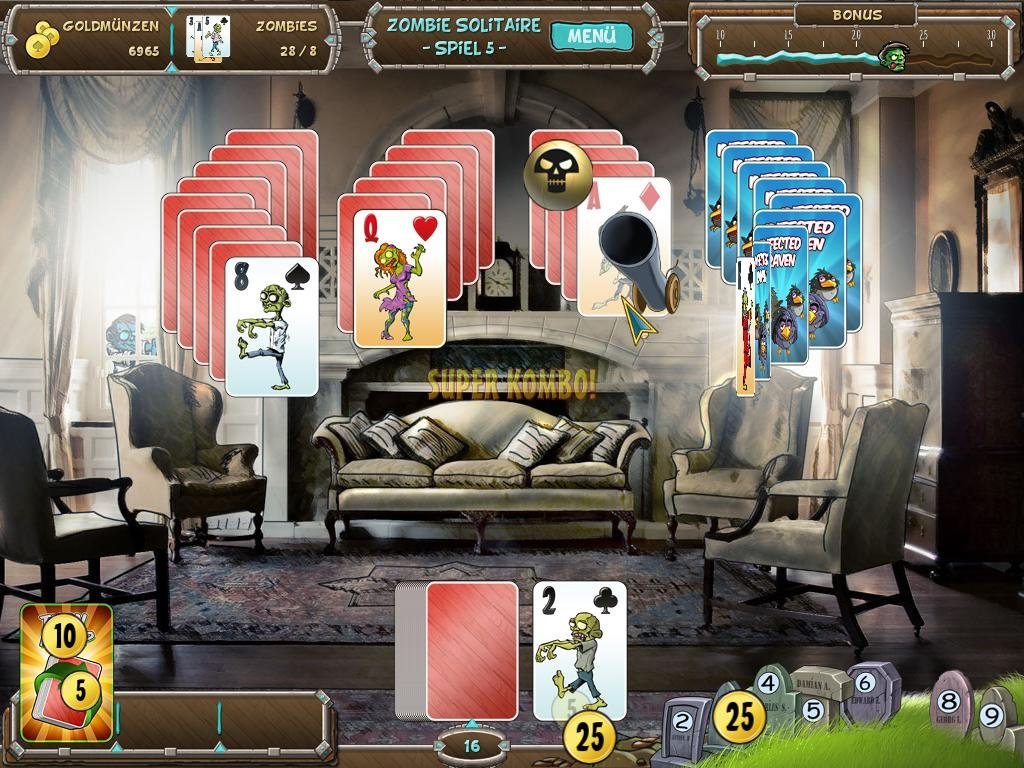This screenshot has height=768, width=1024.
Task: Open the Menü button
Action: click(x=592, y=37)
